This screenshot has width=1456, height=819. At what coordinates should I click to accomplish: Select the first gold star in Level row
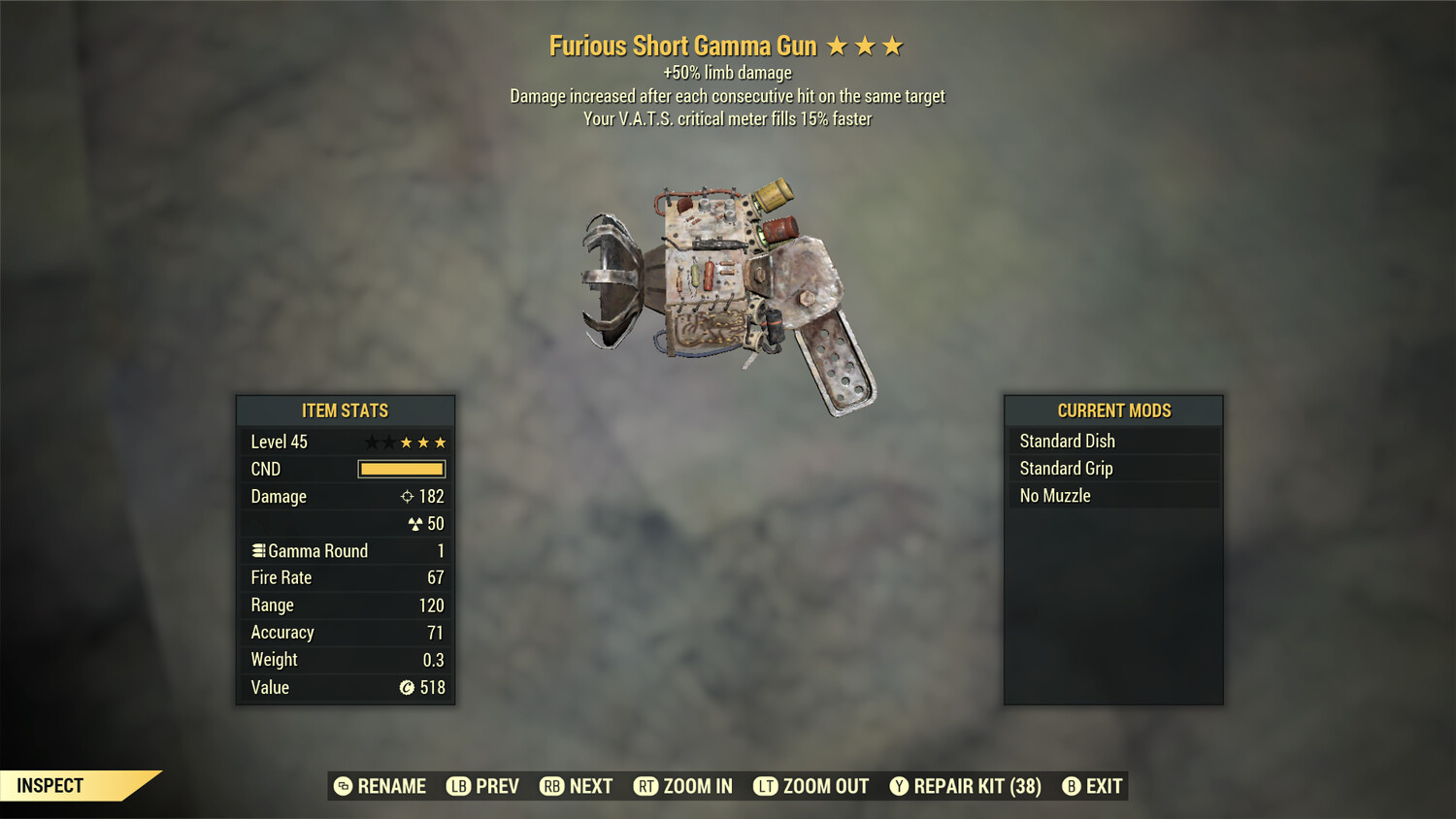[405, 442]
